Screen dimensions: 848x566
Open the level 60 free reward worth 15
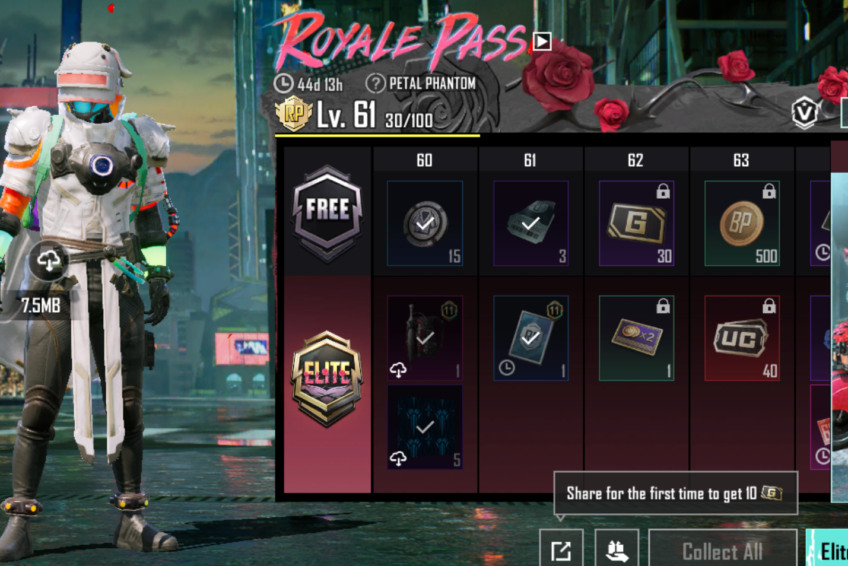click(425, 223)
